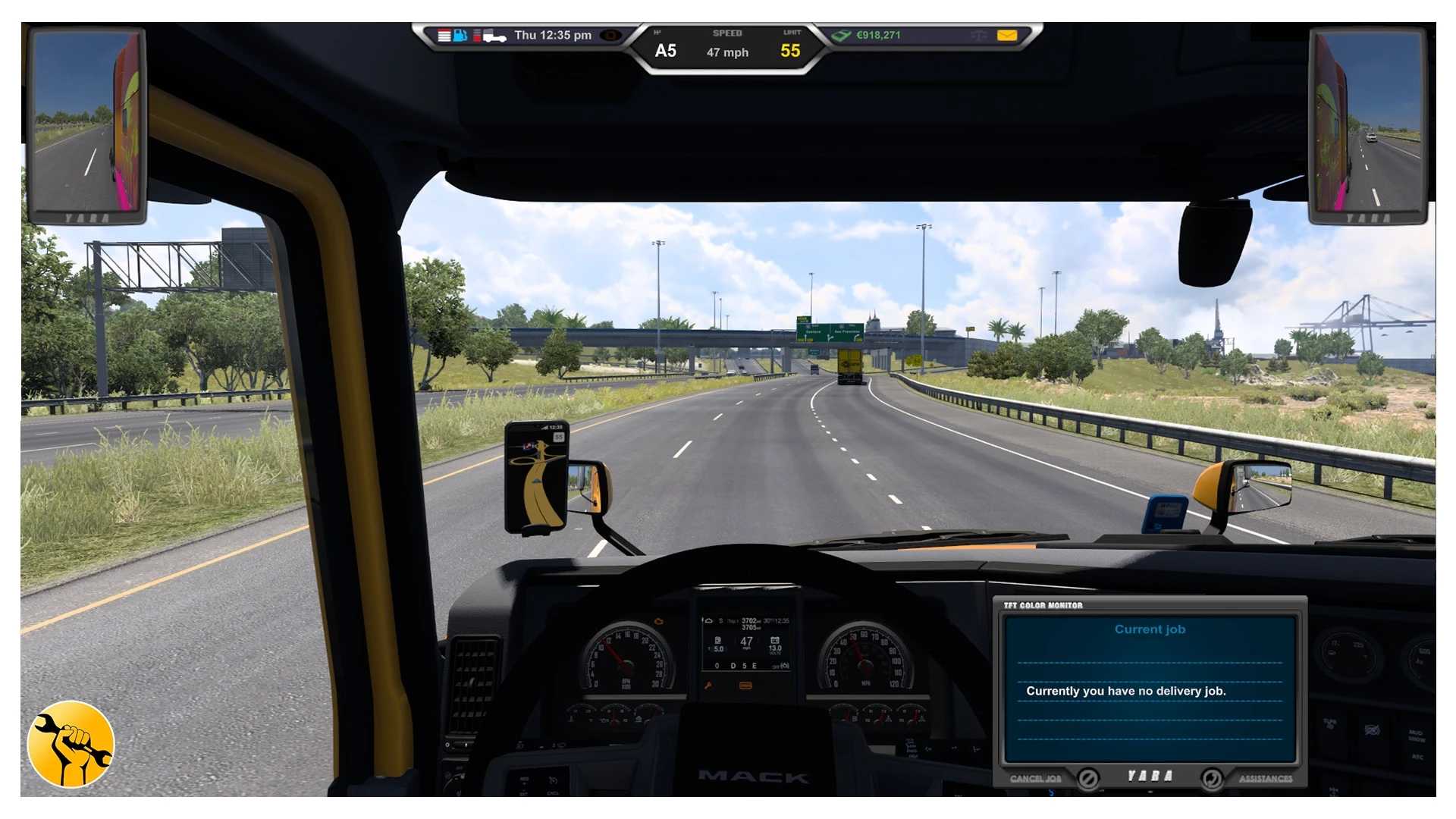Viewport: 1456px width, 819px height.
Task: Open the striped list icon in top bar
Action: click(444, 36)
